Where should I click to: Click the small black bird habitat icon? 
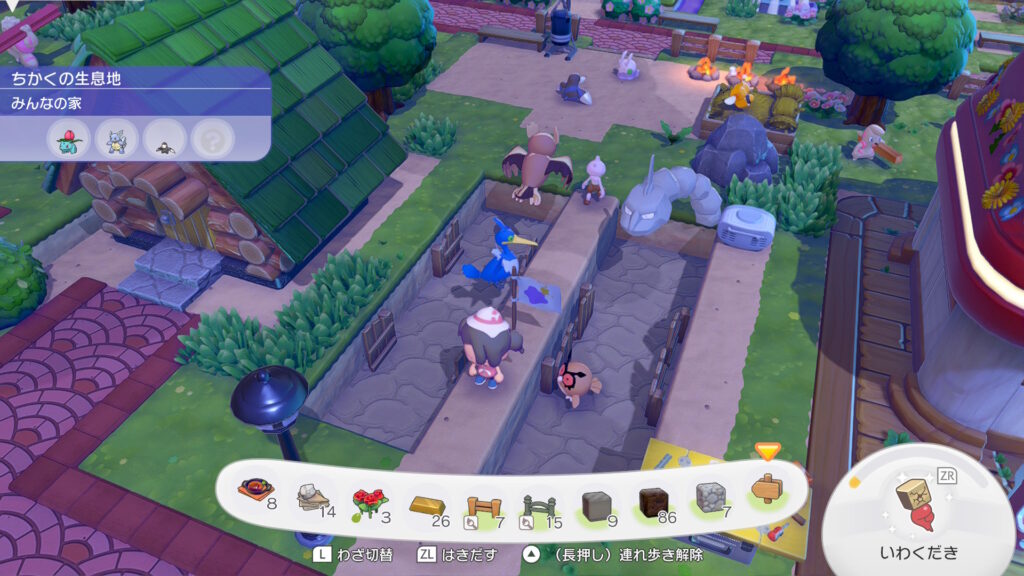(163, 138)
